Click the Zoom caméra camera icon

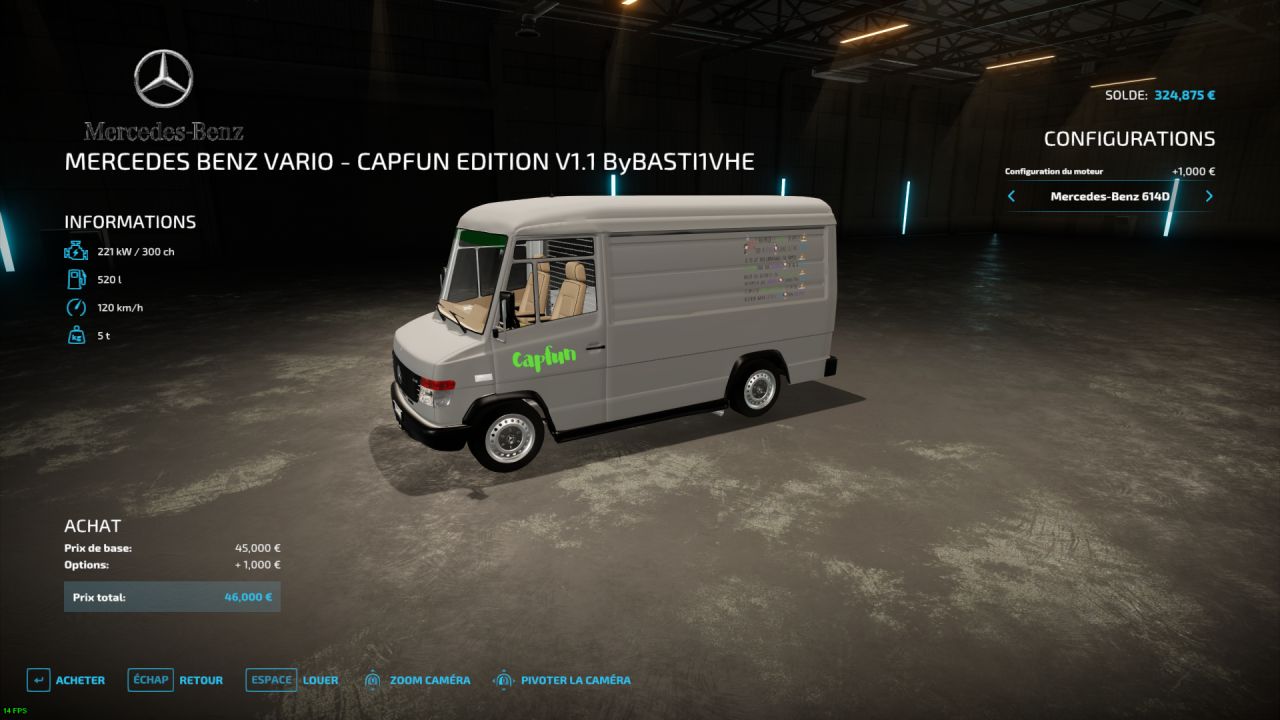[372, 679]
